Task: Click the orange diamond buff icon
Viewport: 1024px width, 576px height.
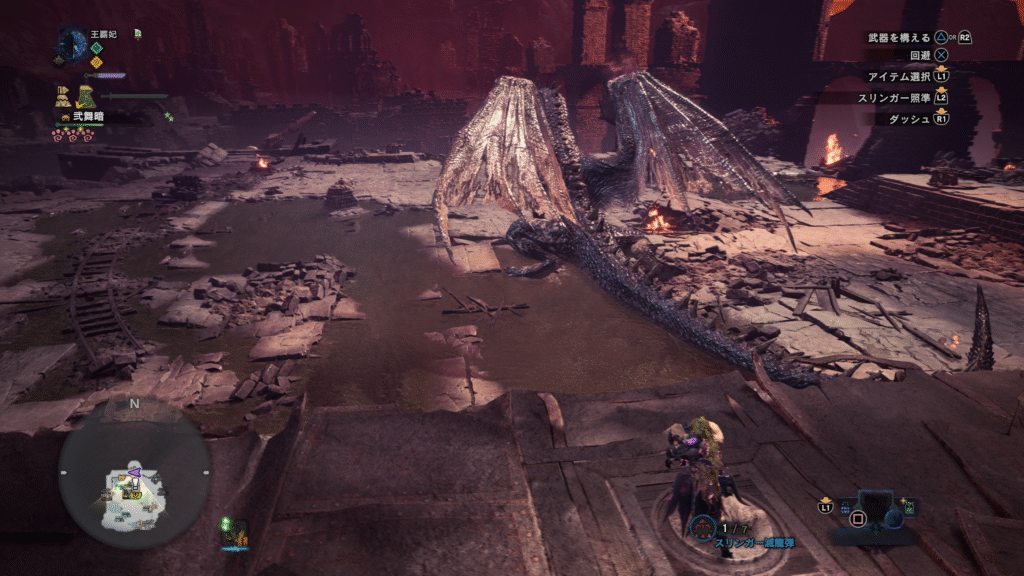Action: [96, 62]
